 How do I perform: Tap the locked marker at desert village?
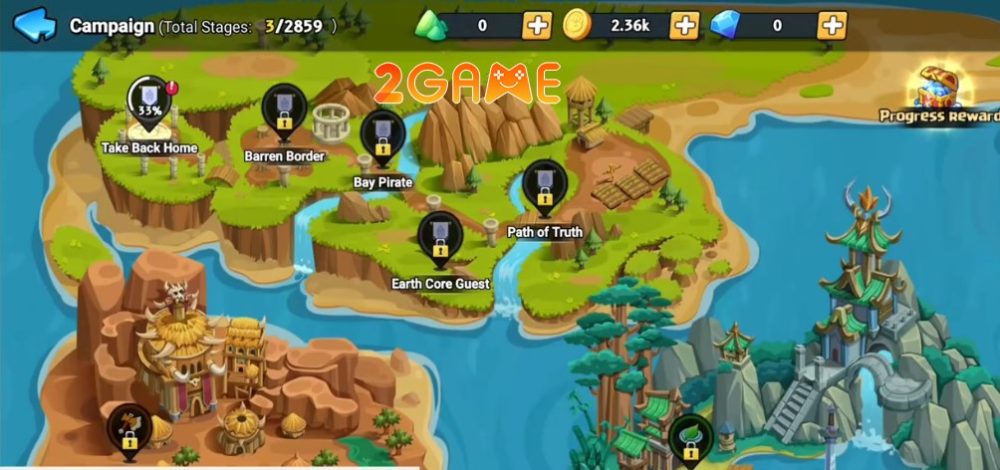pyautogui.click(x=129, y=430)
